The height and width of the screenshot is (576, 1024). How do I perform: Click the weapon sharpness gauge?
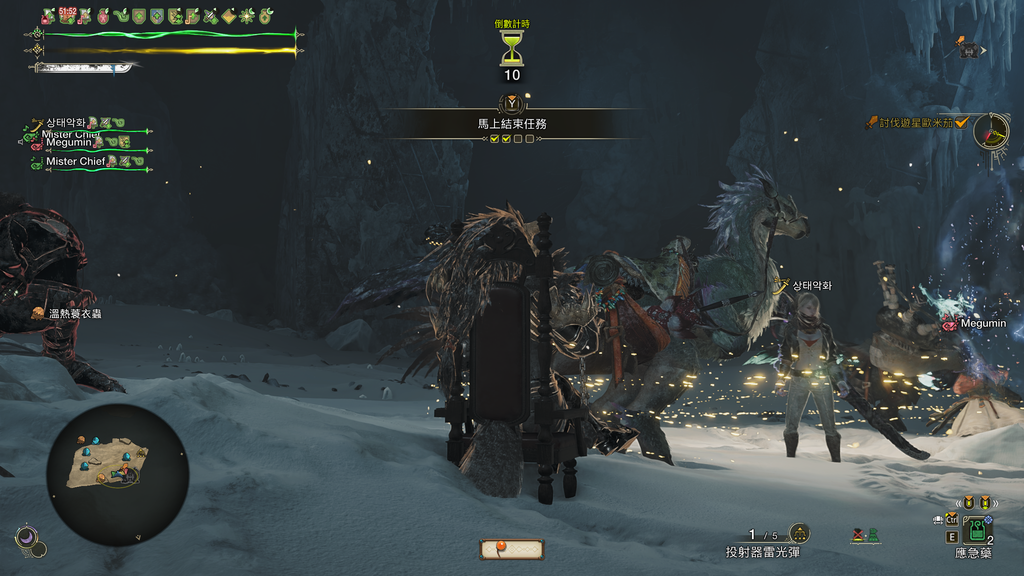84,68
